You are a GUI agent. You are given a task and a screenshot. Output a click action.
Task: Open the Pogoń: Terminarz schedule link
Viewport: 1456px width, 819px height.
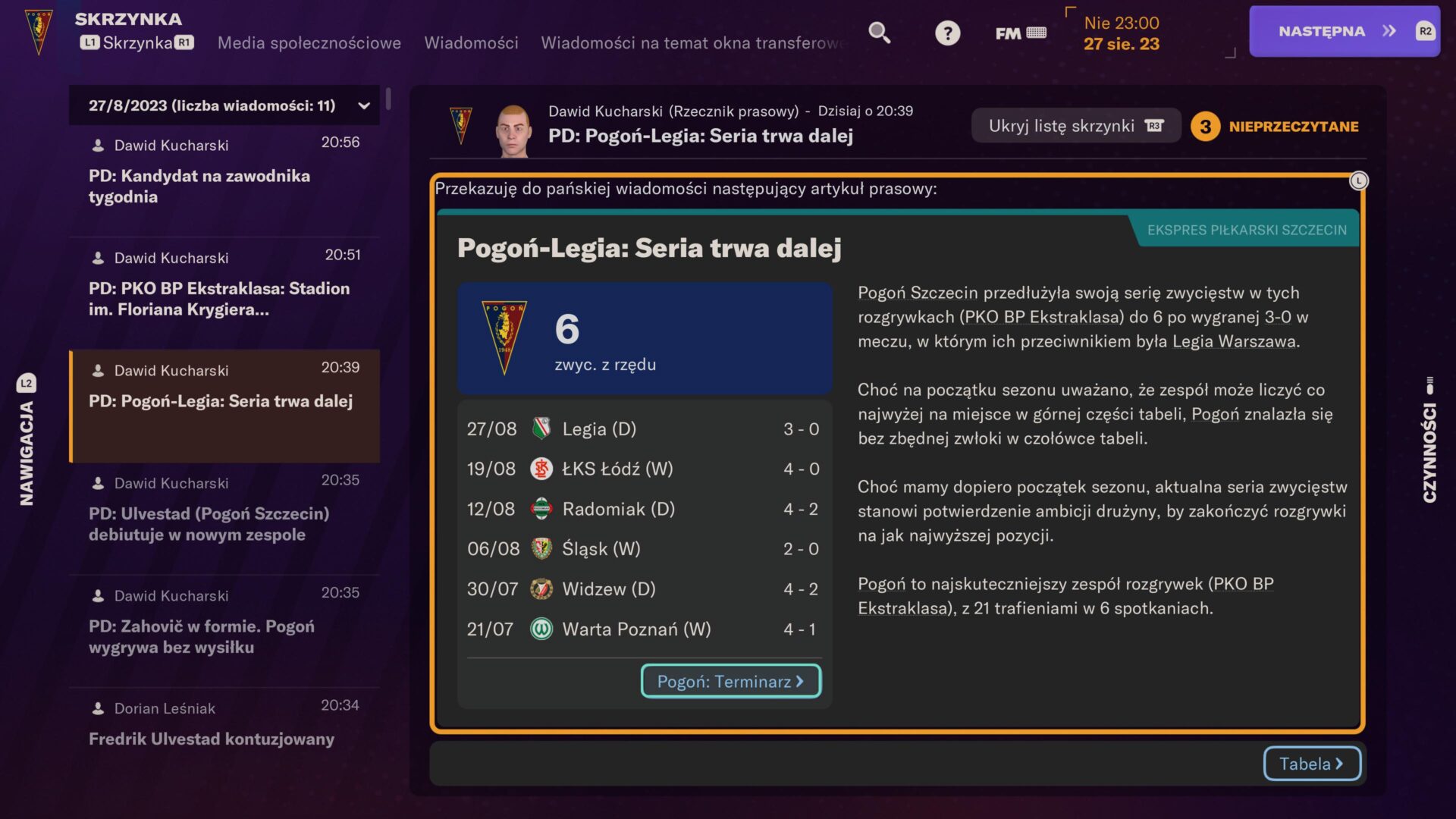point(730,681)
